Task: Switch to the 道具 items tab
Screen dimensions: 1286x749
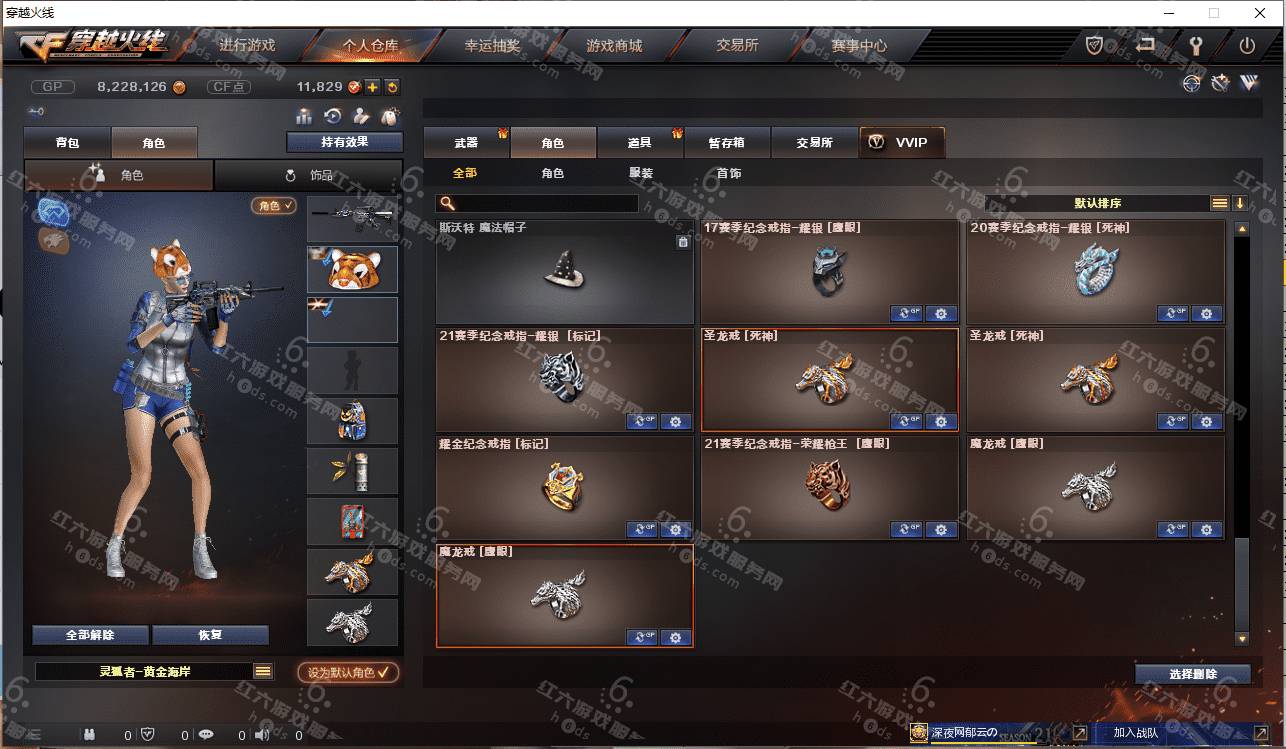Action: (x=640, y=143)
